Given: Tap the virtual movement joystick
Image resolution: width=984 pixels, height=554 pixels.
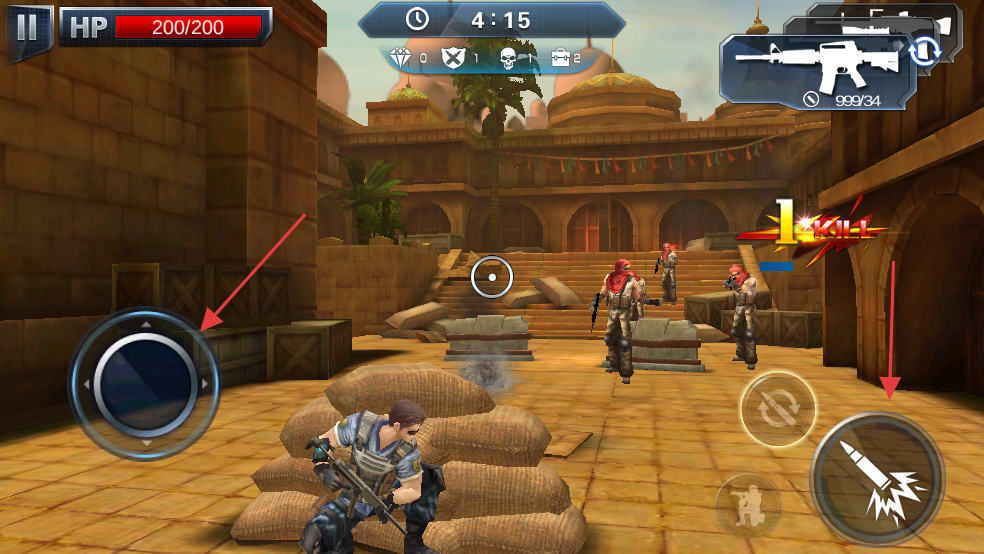Looking at the screenshot, I should [145, 381].
